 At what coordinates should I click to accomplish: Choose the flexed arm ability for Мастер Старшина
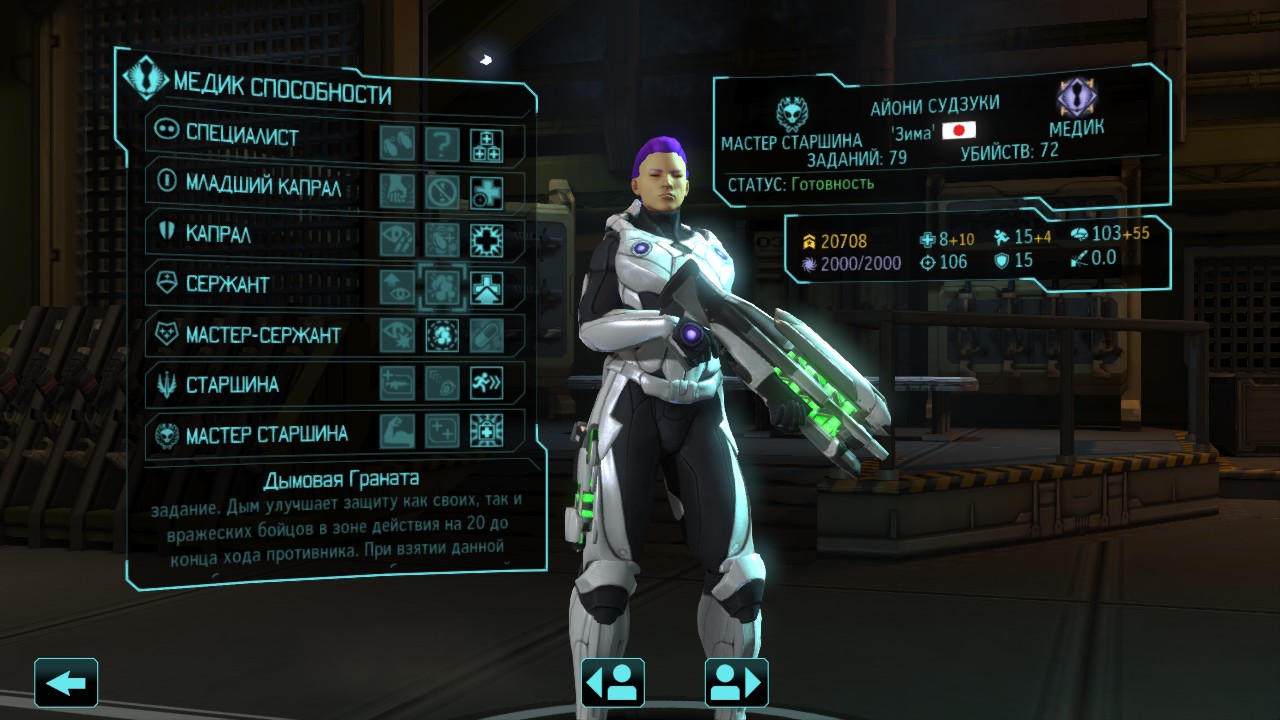click(x=397, y=431)
